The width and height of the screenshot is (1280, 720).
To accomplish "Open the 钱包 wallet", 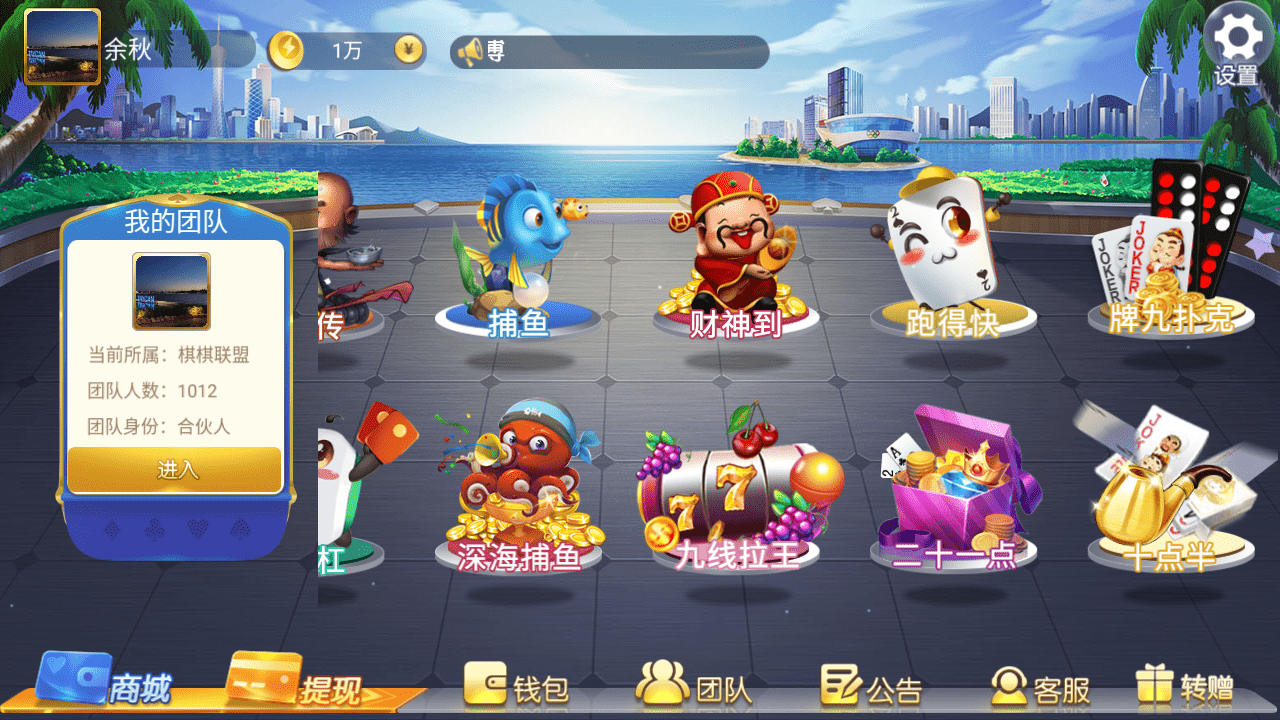I will pos(517,688).
